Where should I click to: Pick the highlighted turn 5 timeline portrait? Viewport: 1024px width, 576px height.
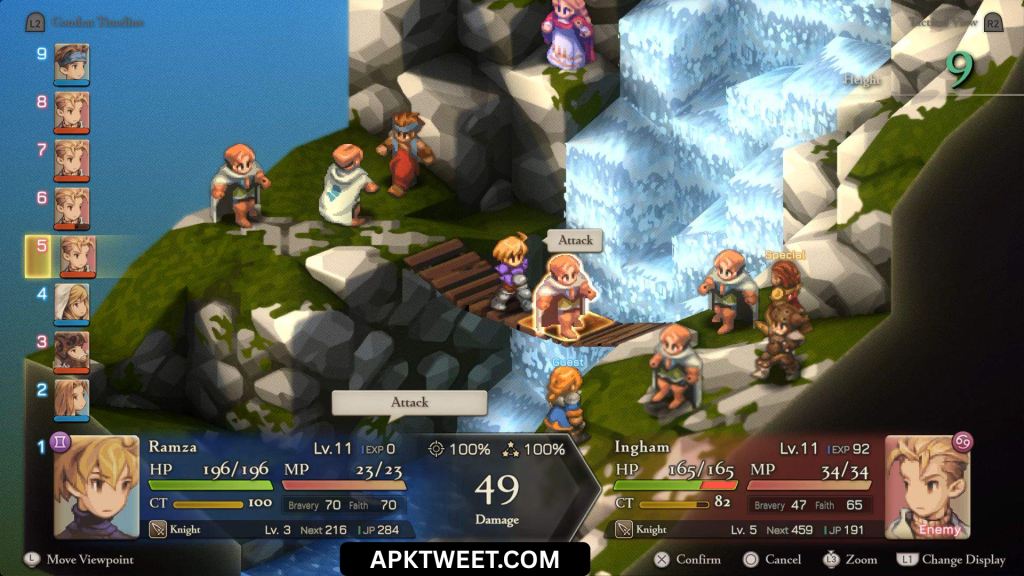[x=77, y=256]
